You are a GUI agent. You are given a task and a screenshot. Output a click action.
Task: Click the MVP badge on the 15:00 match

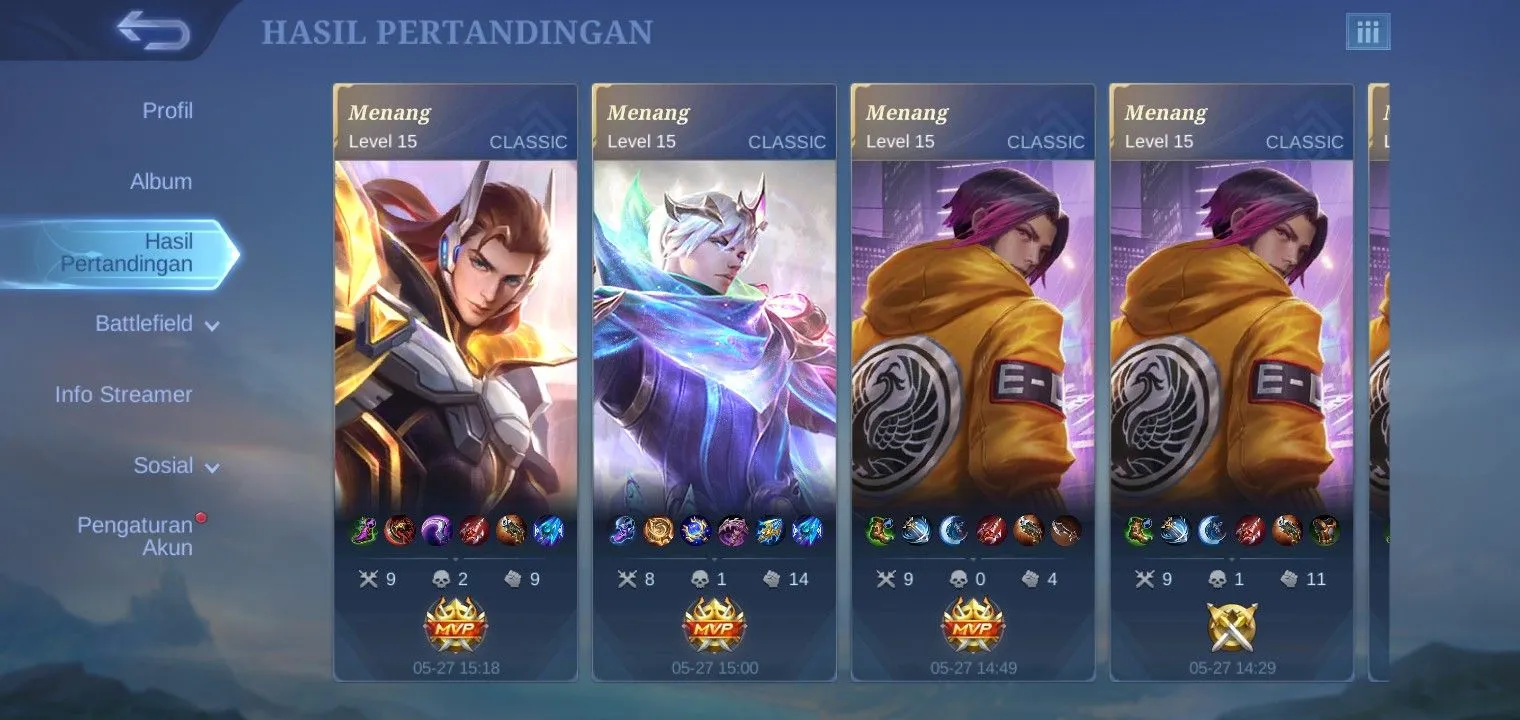coord(713,625)
